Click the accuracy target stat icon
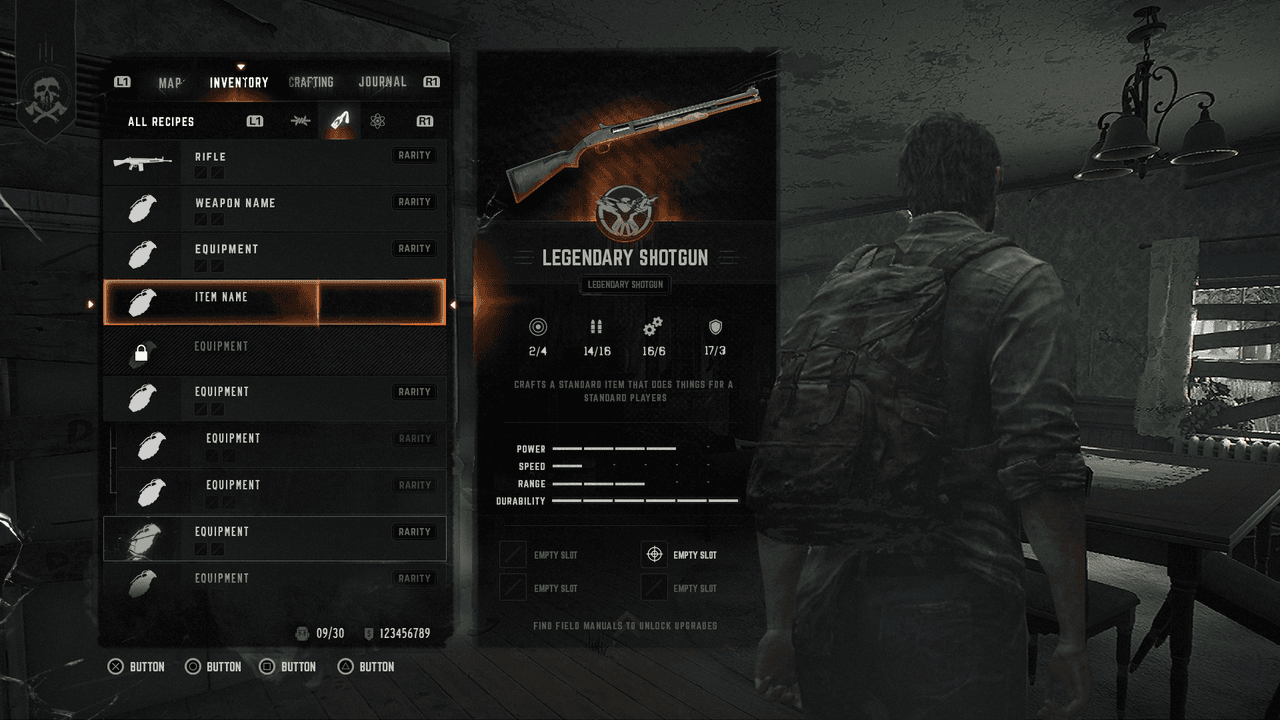The height and width of the screenshot is (720, 1280). (538, 327)
